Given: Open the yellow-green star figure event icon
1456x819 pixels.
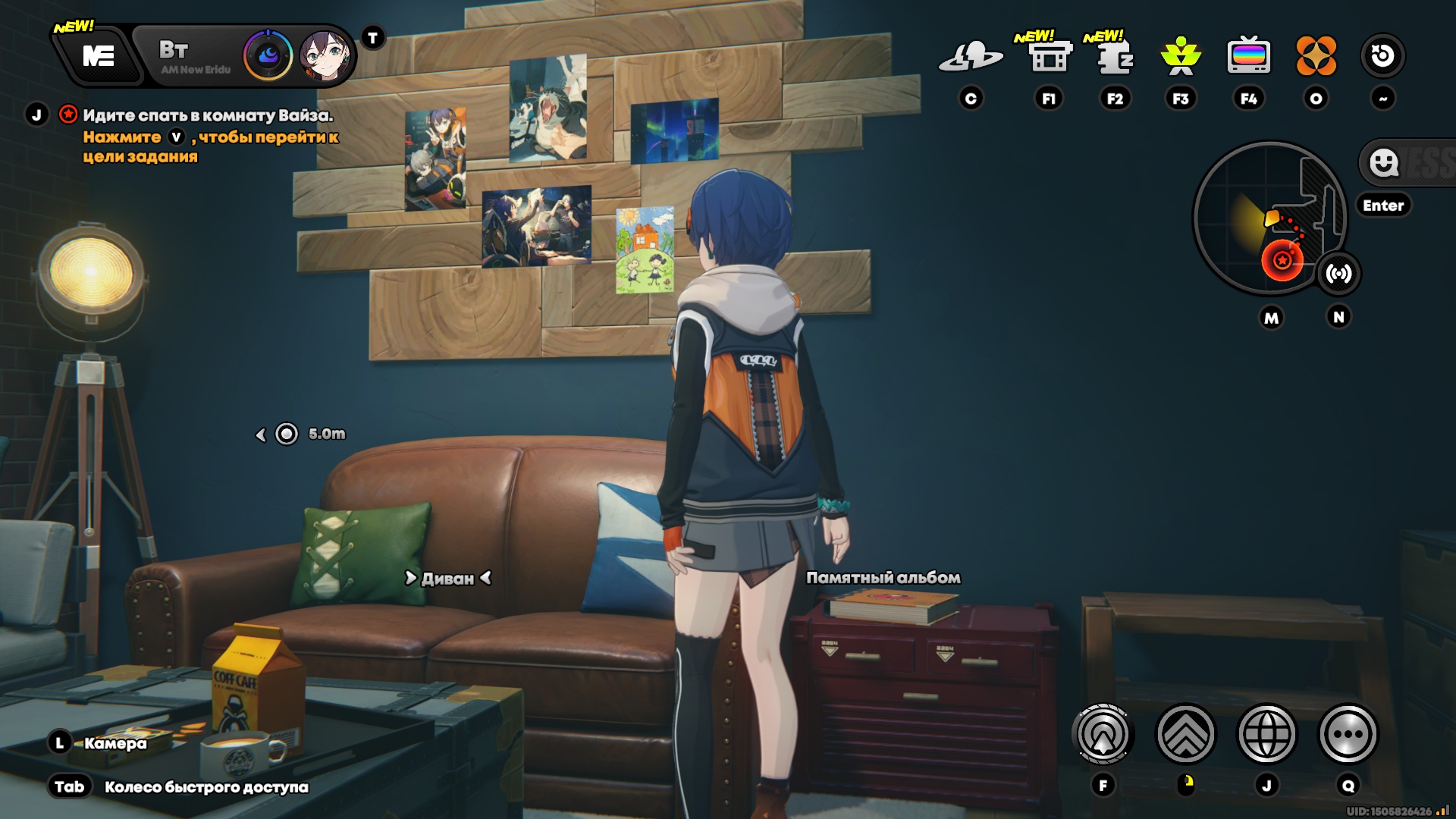Looking at the screenshot, I should click(x=1181, y=56).
